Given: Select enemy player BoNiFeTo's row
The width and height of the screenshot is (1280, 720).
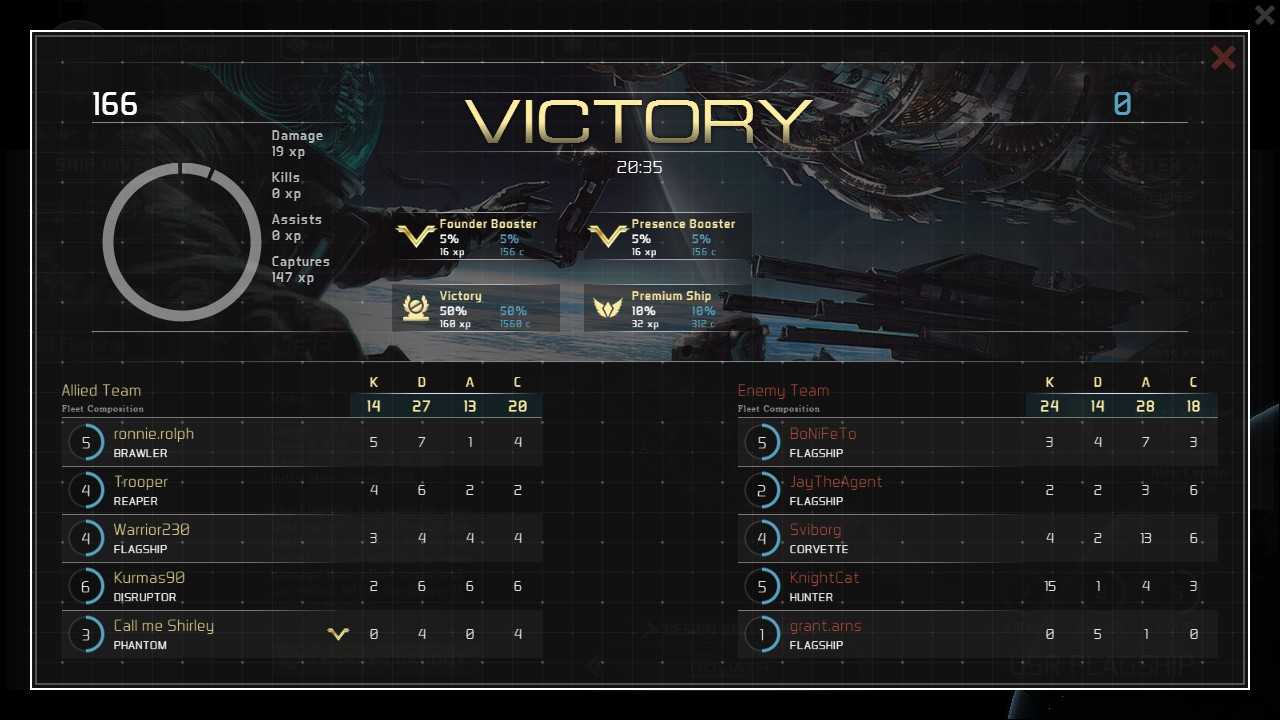Looking at the screenshot, I should point(977,442).
